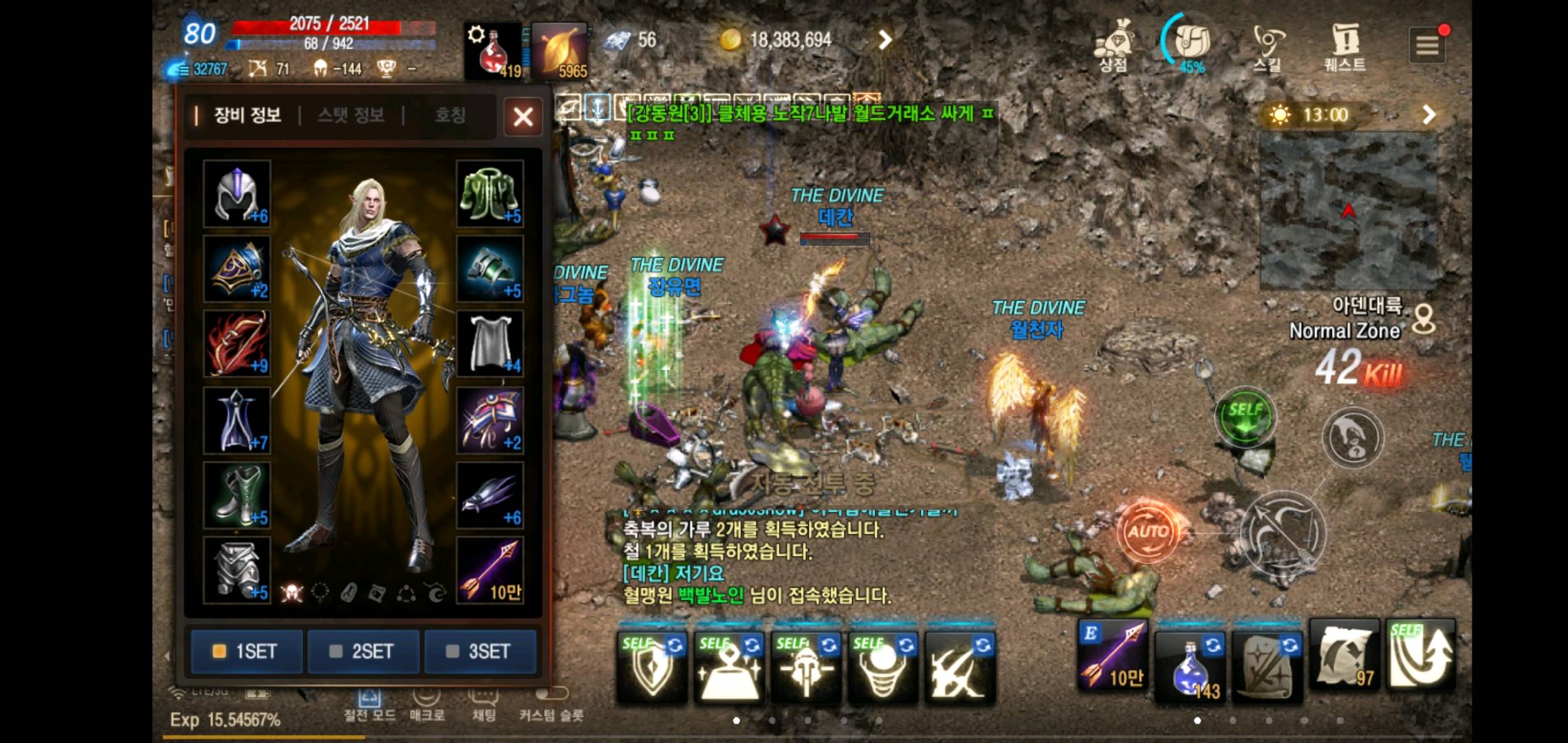Switch to the 스탯 정보 tab

click(x=351, y=115)
